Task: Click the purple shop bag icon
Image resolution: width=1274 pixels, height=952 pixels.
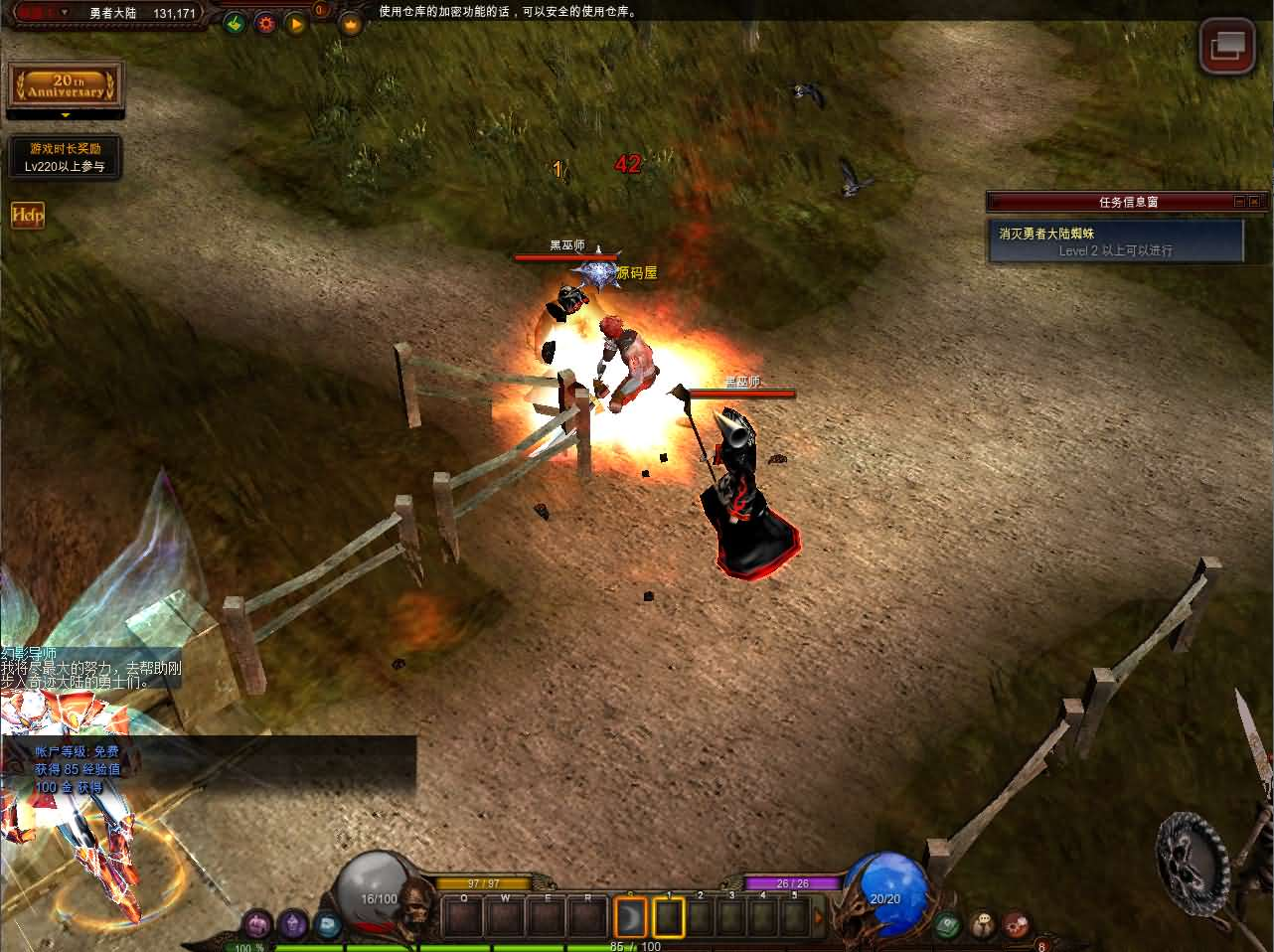Action: click(x=258, y=924)
